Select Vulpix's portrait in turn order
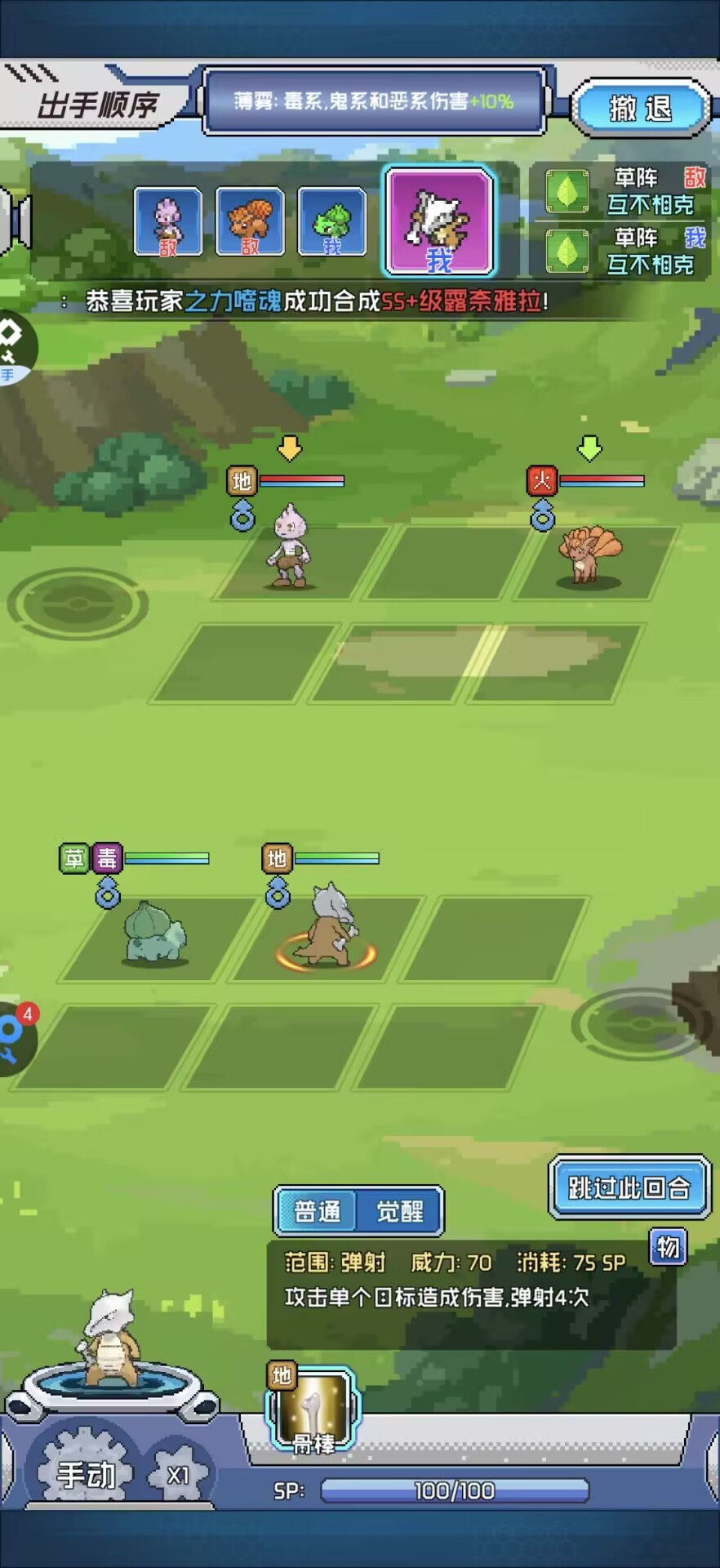 click(x=250, y=221)
